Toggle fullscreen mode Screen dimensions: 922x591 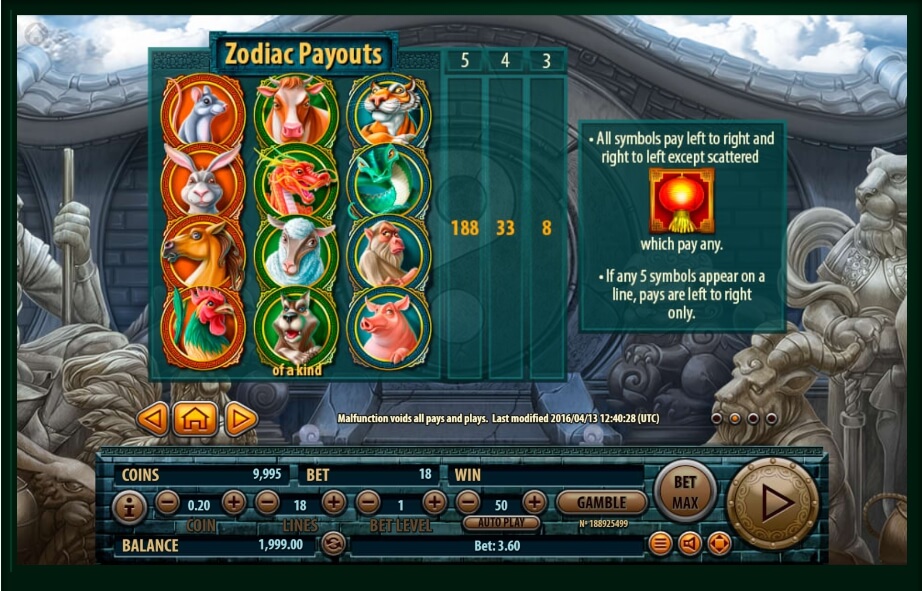click(719, 544)
